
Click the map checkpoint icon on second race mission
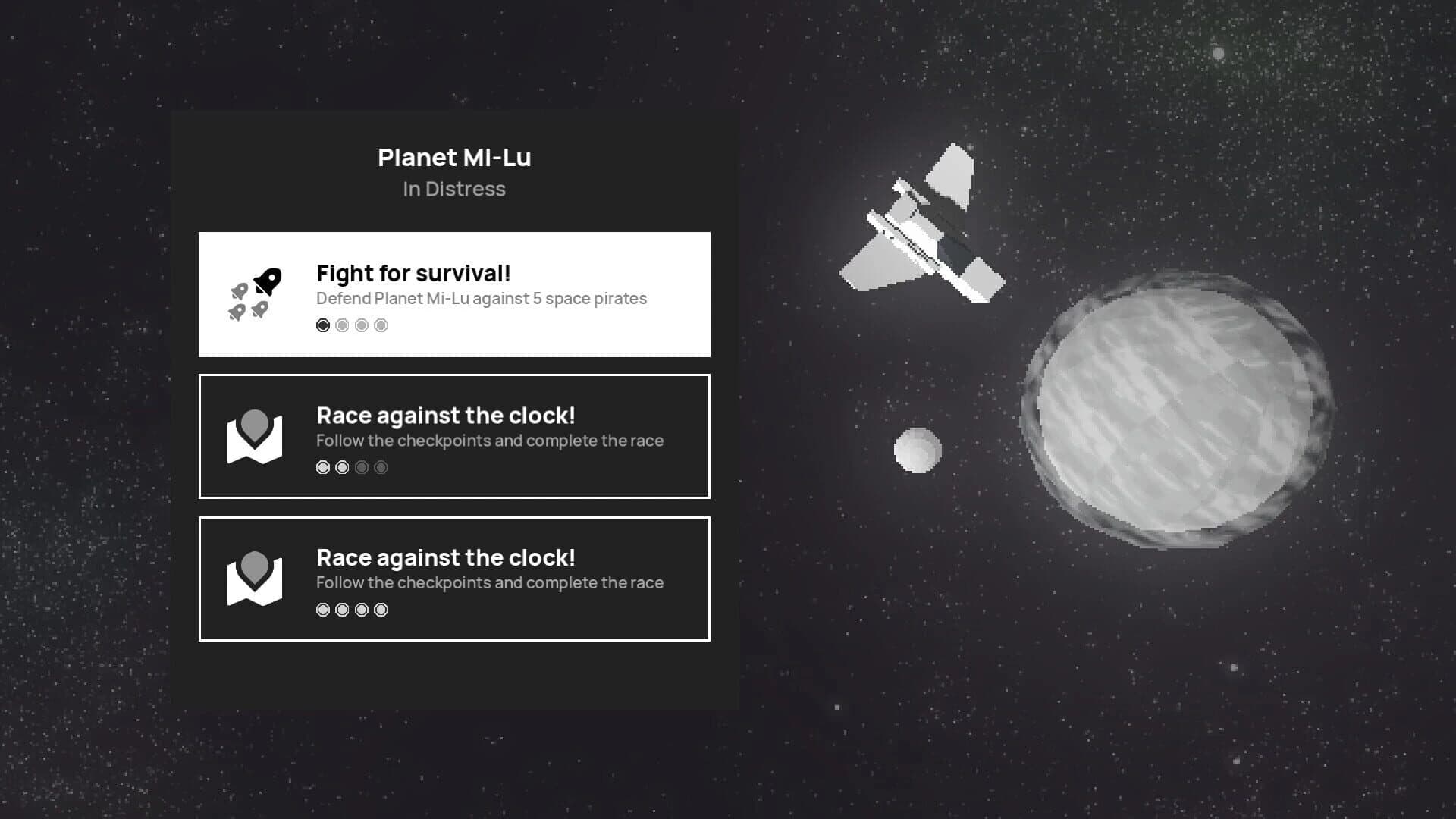(256, 579)
